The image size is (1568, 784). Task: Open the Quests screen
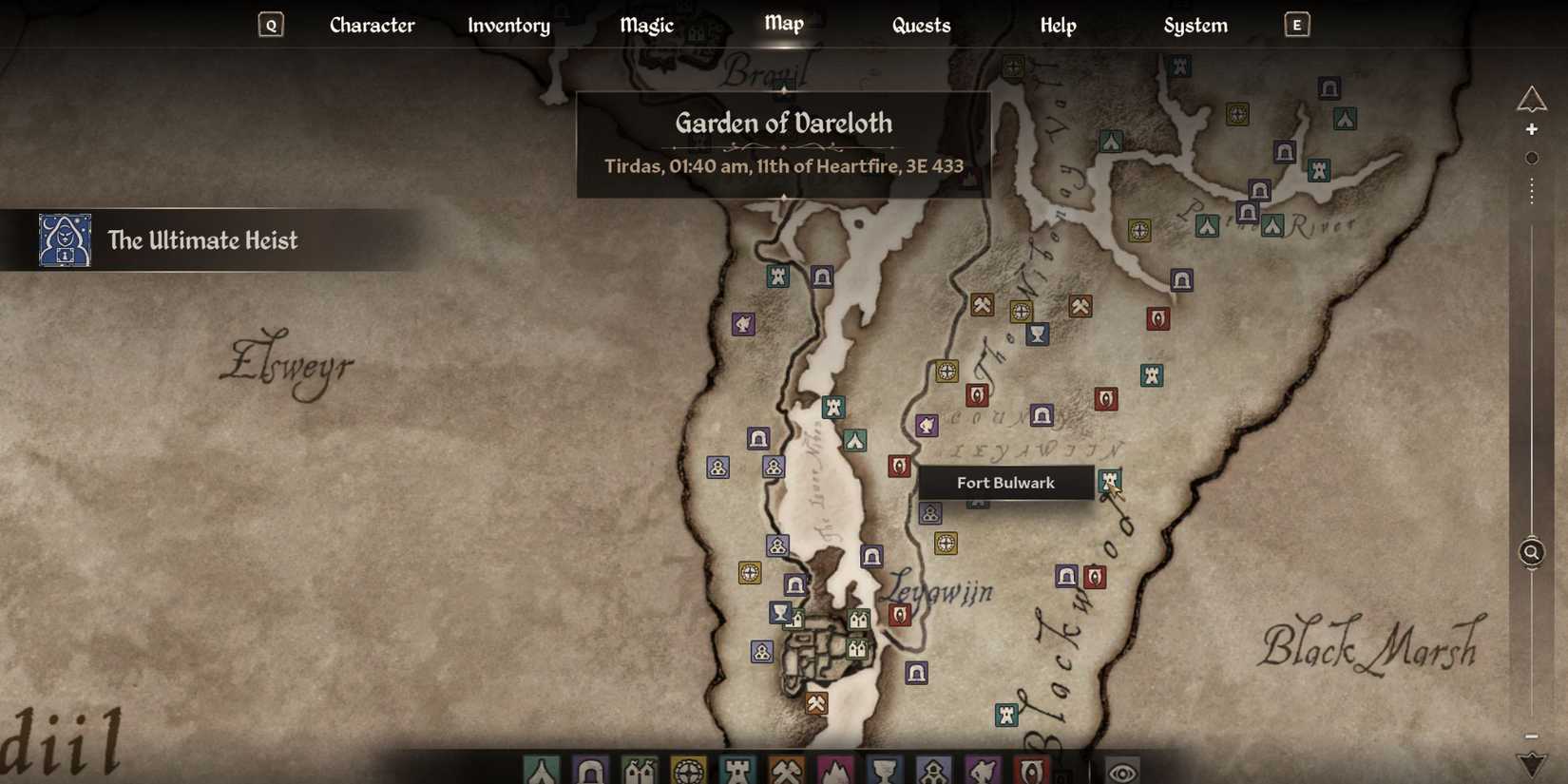tap(921, 25)
